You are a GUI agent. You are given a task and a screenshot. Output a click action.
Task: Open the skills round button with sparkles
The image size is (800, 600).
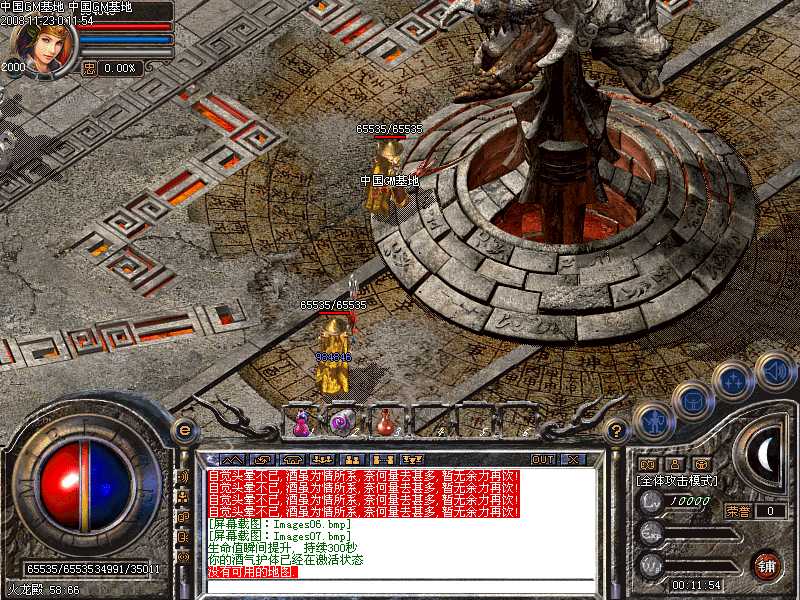click(x=734, y=381)
